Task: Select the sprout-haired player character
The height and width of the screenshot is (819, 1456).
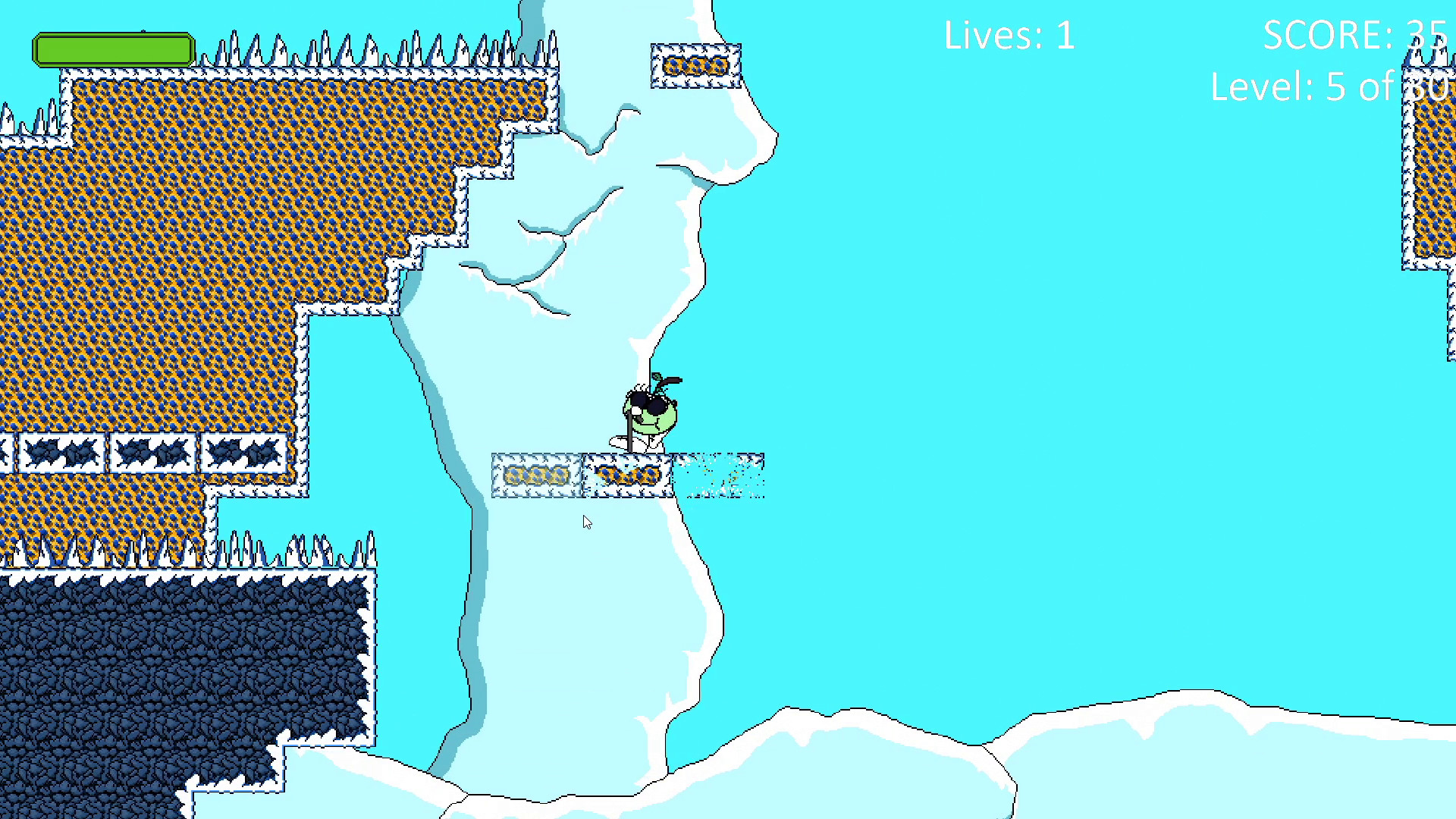Action: (645, 417)
